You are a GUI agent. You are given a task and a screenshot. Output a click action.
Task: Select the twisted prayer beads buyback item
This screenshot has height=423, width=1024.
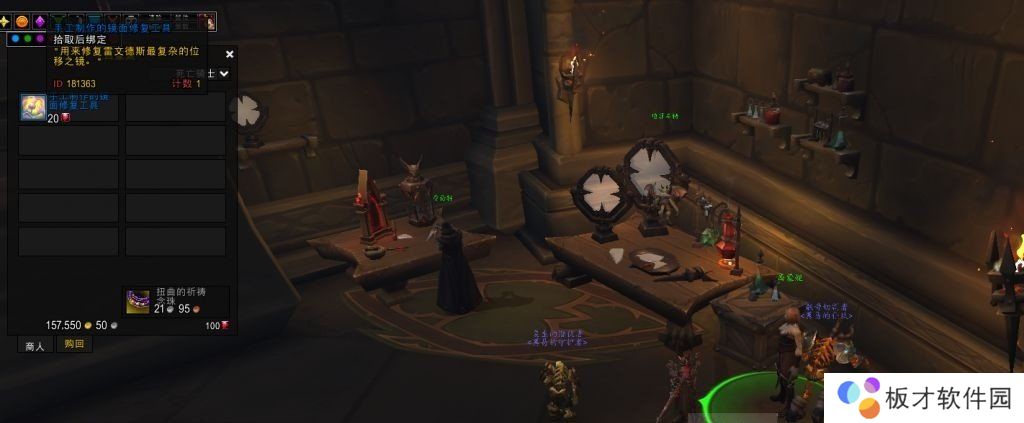(x=138, y=301)
